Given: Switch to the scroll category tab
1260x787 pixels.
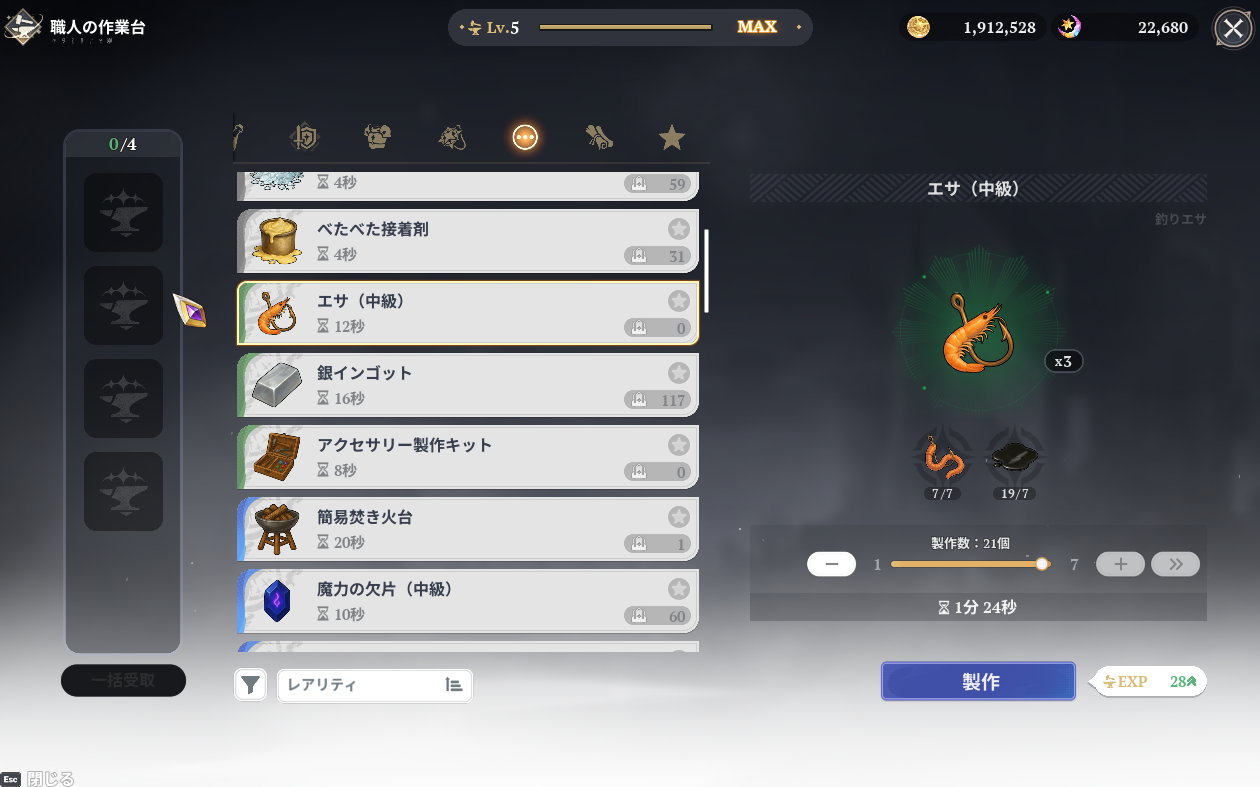Looking at the screenshot, I should point(599,138).
